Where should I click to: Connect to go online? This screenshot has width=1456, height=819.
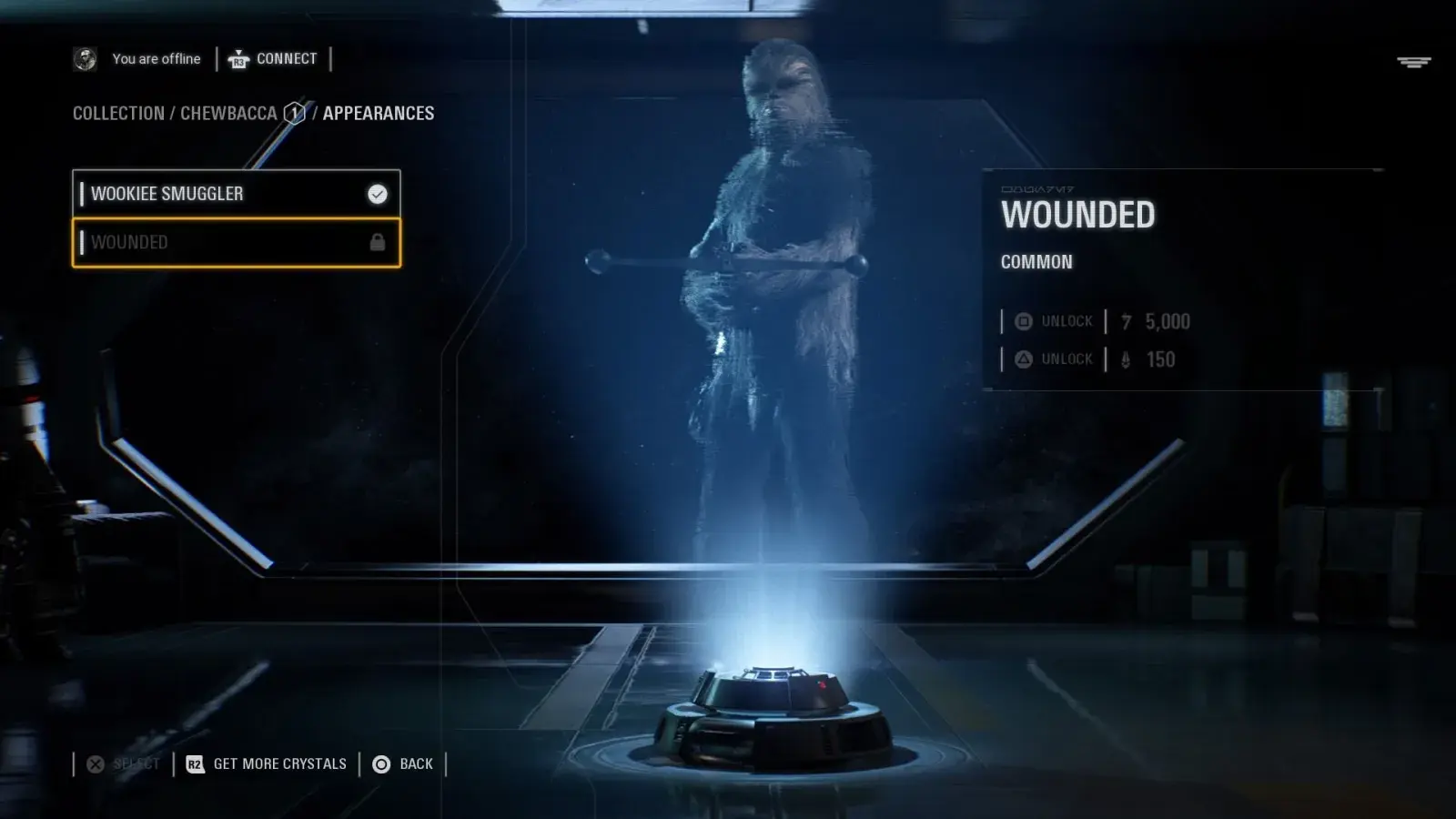[273, 59]
